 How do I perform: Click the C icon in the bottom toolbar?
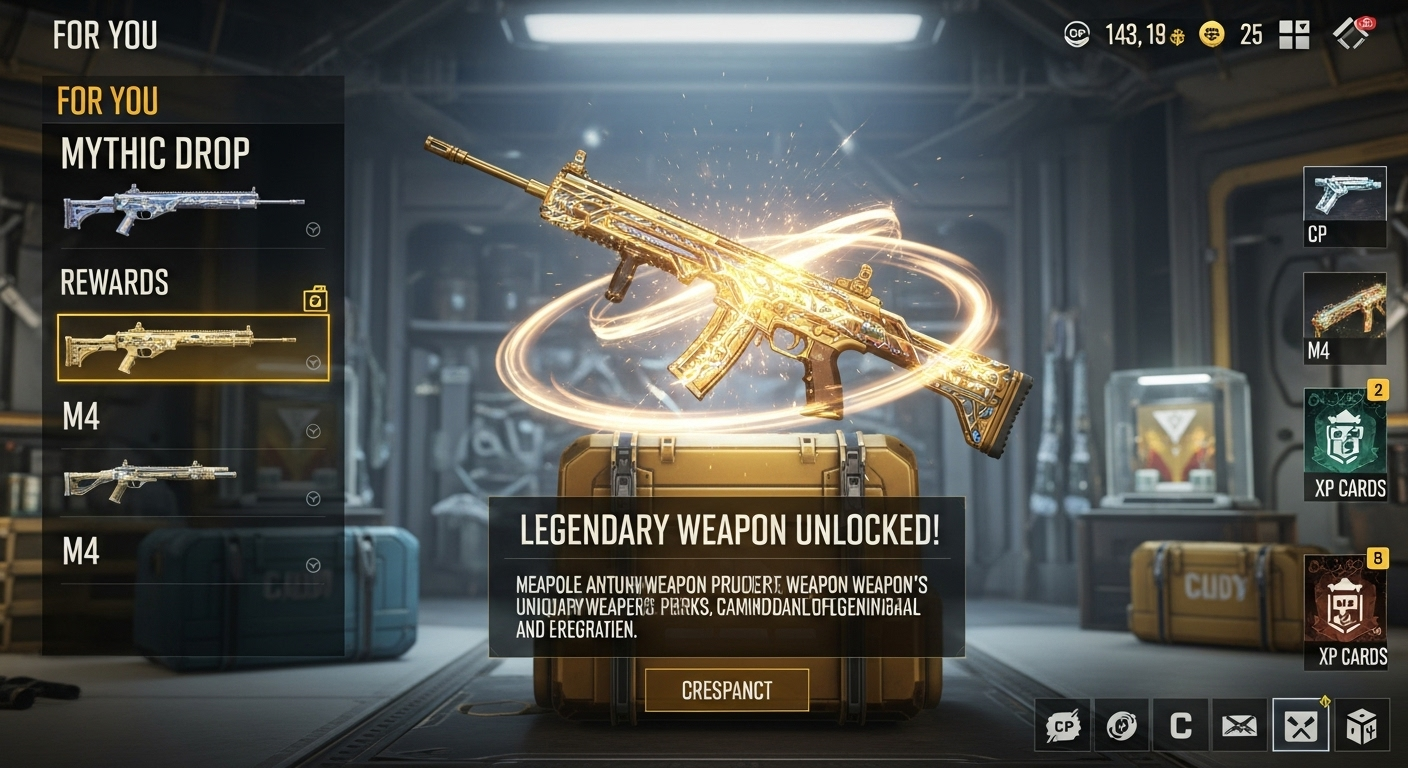1180,725
